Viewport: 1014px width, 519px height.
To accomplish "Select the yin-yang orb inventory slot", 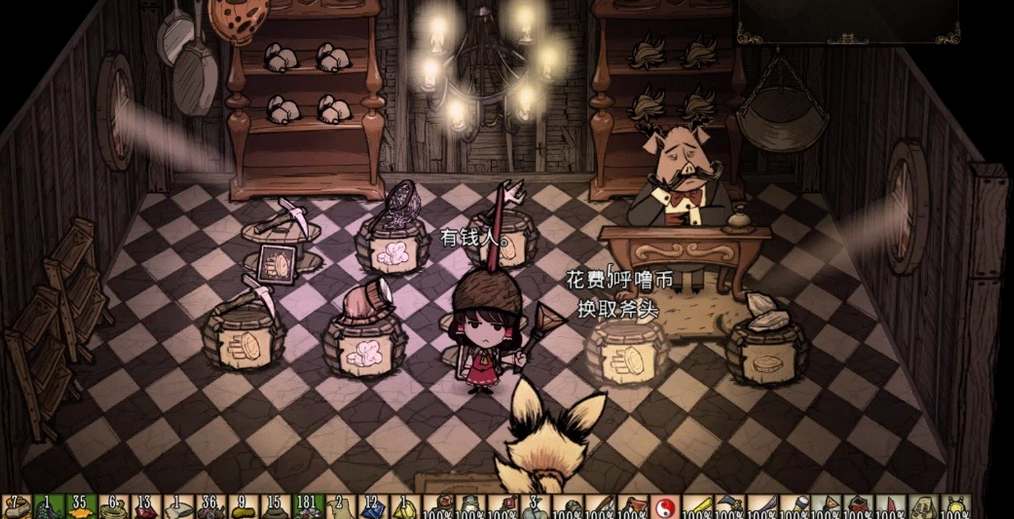I will [x=664, y=508].
